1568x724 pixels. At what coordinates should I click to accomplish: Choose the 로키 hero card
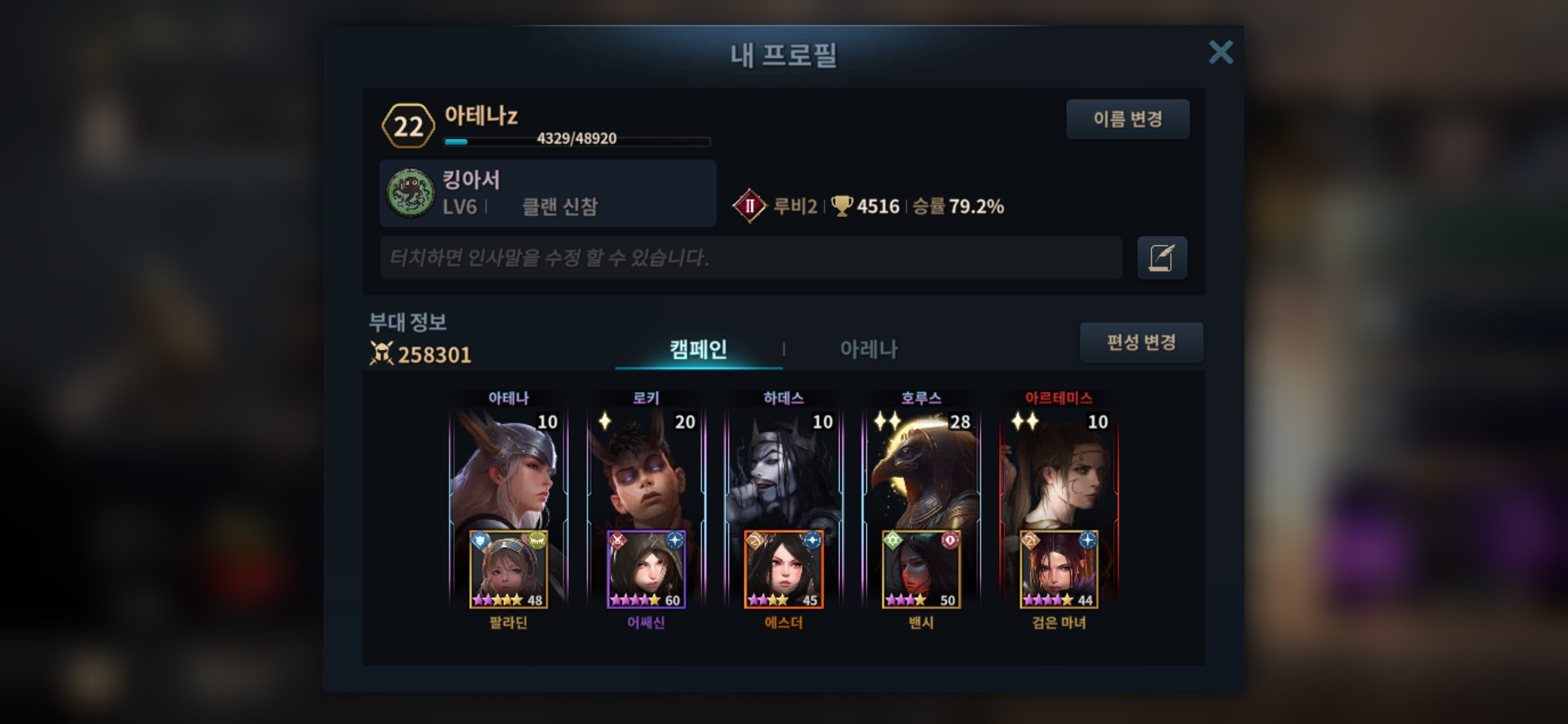point(646,469)
